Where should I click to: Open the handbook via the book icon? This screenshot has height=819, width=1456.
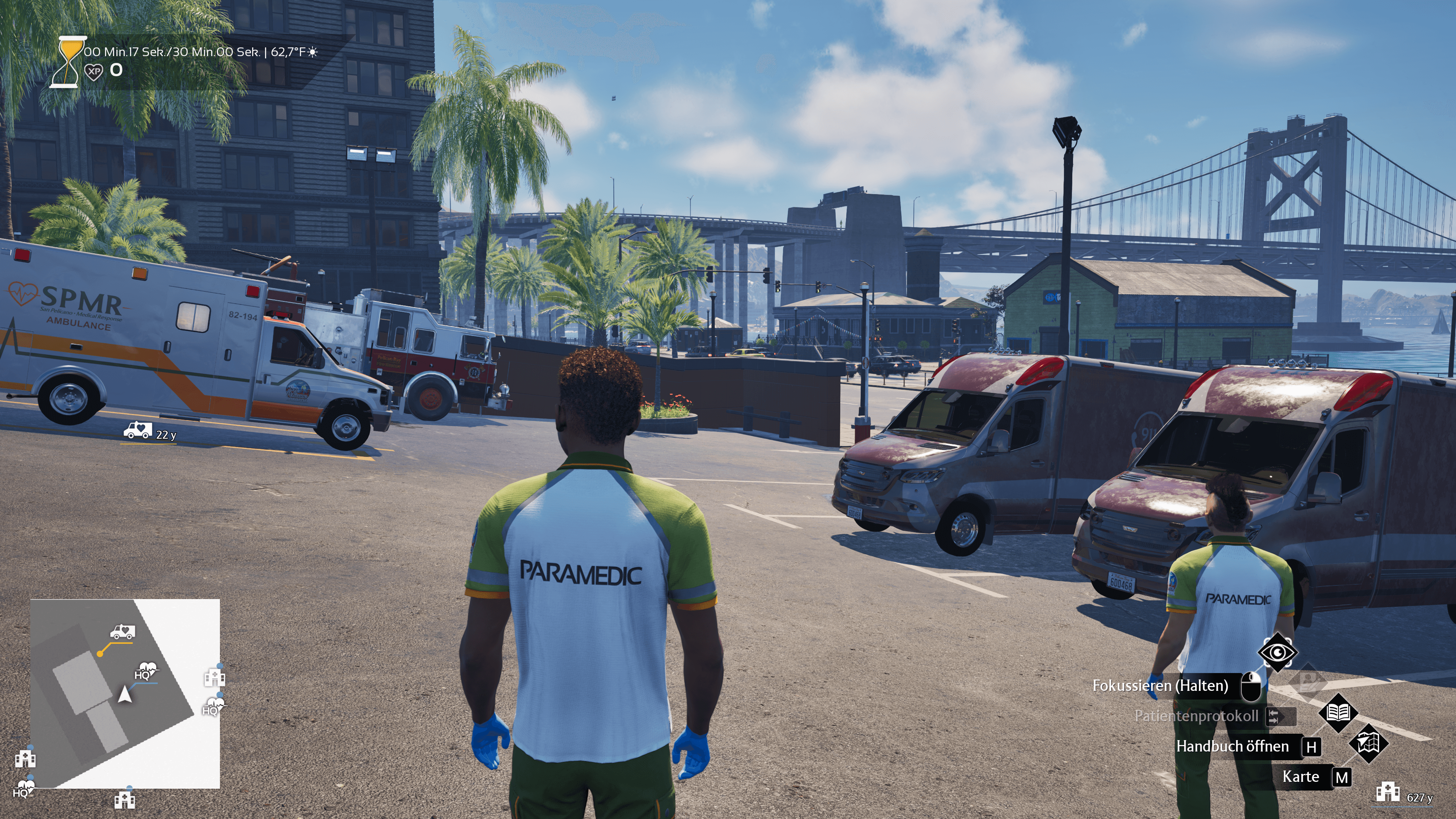[1338, 712]
